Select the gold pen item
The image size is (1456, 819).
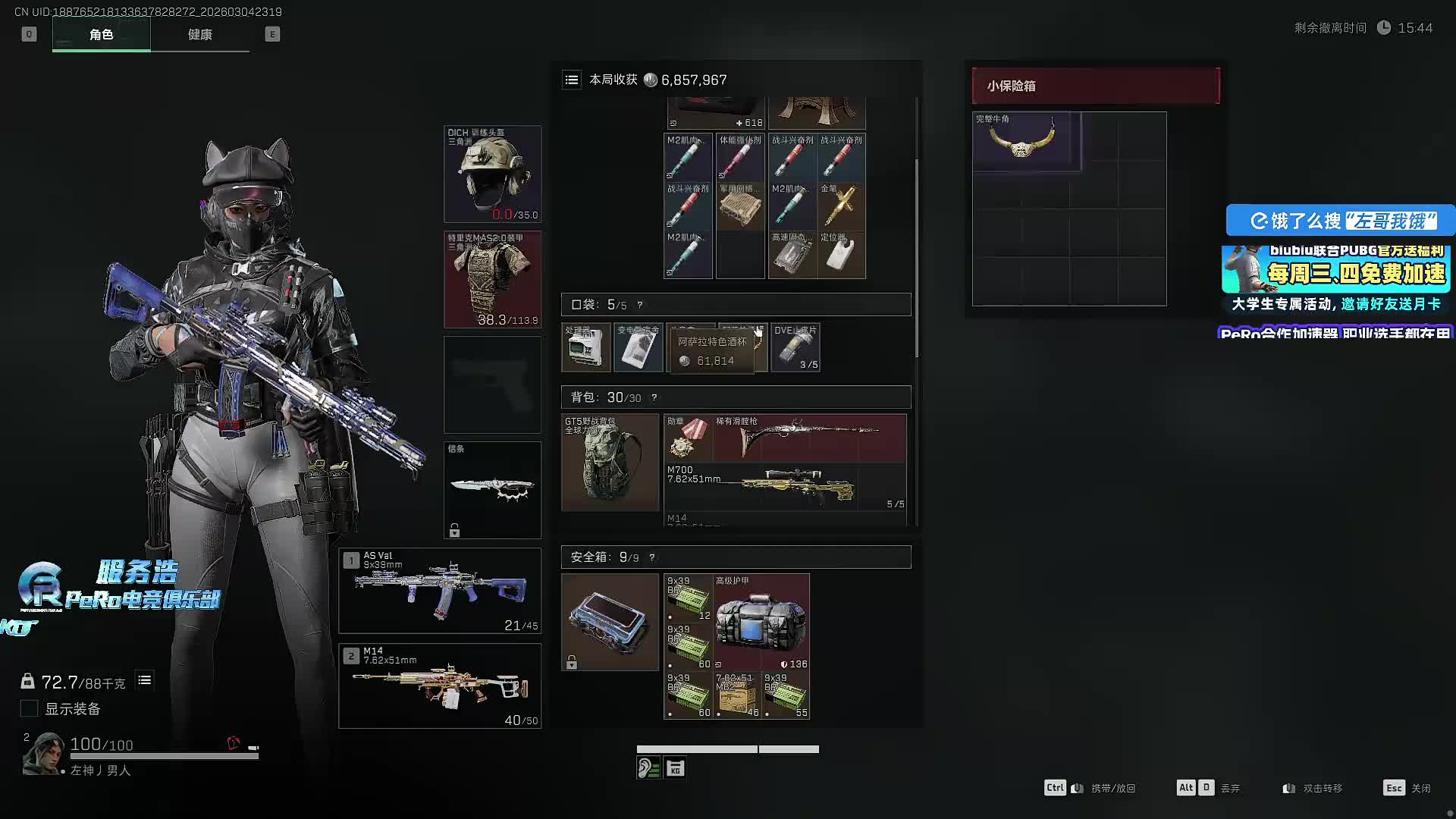pos(842,206)
